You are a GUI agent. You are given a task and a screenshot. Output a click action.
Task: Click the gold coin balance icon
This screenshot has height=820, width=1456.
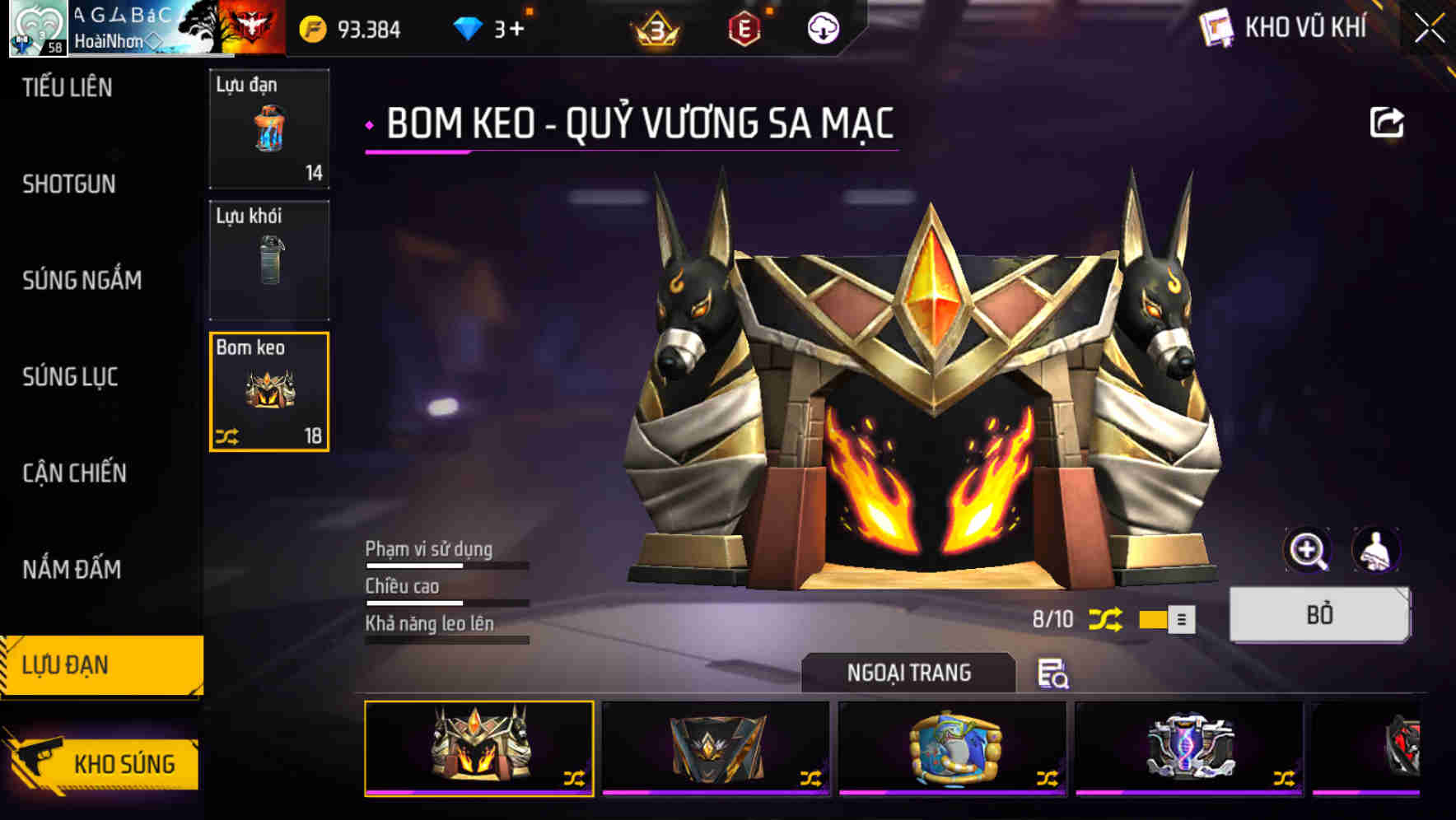[313, 30]
